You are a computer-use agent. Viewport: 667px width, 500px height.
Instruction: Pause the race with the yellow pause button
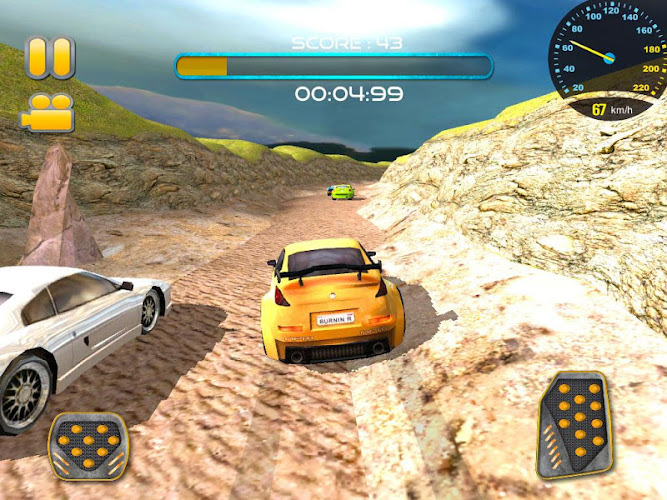pyautogui.click(x=50, y=58)
